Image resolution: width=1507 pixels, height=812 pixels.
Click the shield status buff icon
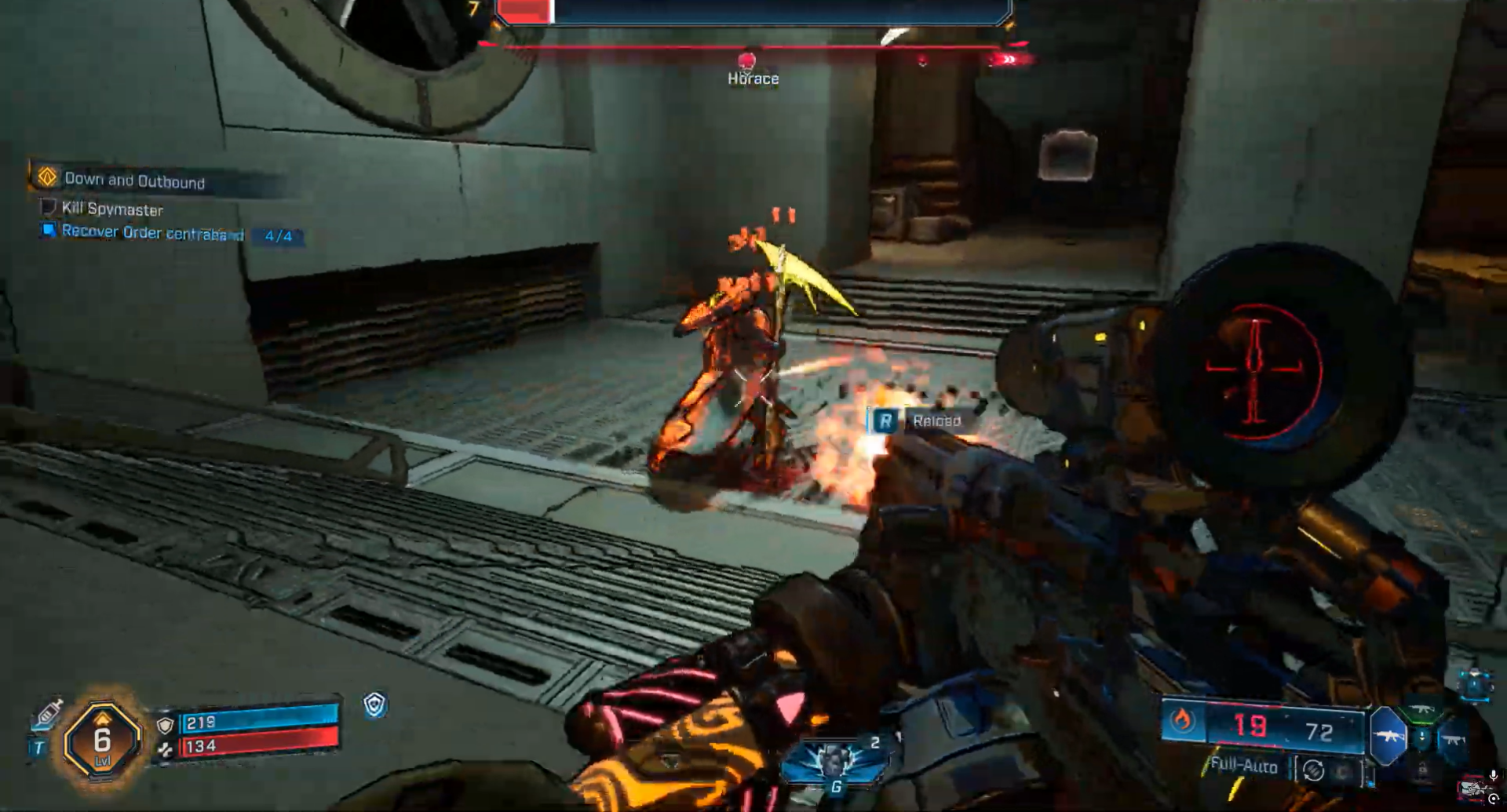(x=375, y=705)
